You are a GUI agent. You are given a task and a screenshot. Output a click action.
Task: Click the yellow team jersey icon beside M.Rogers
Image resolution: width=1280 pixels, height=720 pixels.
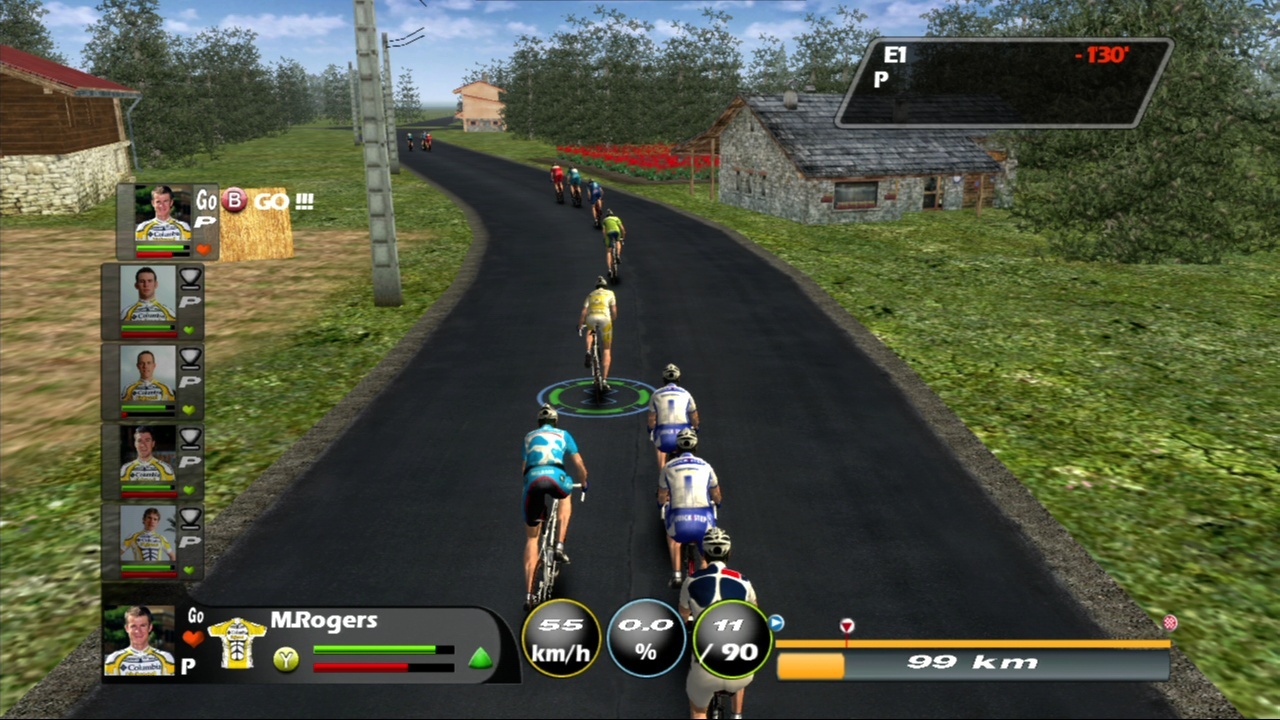point(237,643)
